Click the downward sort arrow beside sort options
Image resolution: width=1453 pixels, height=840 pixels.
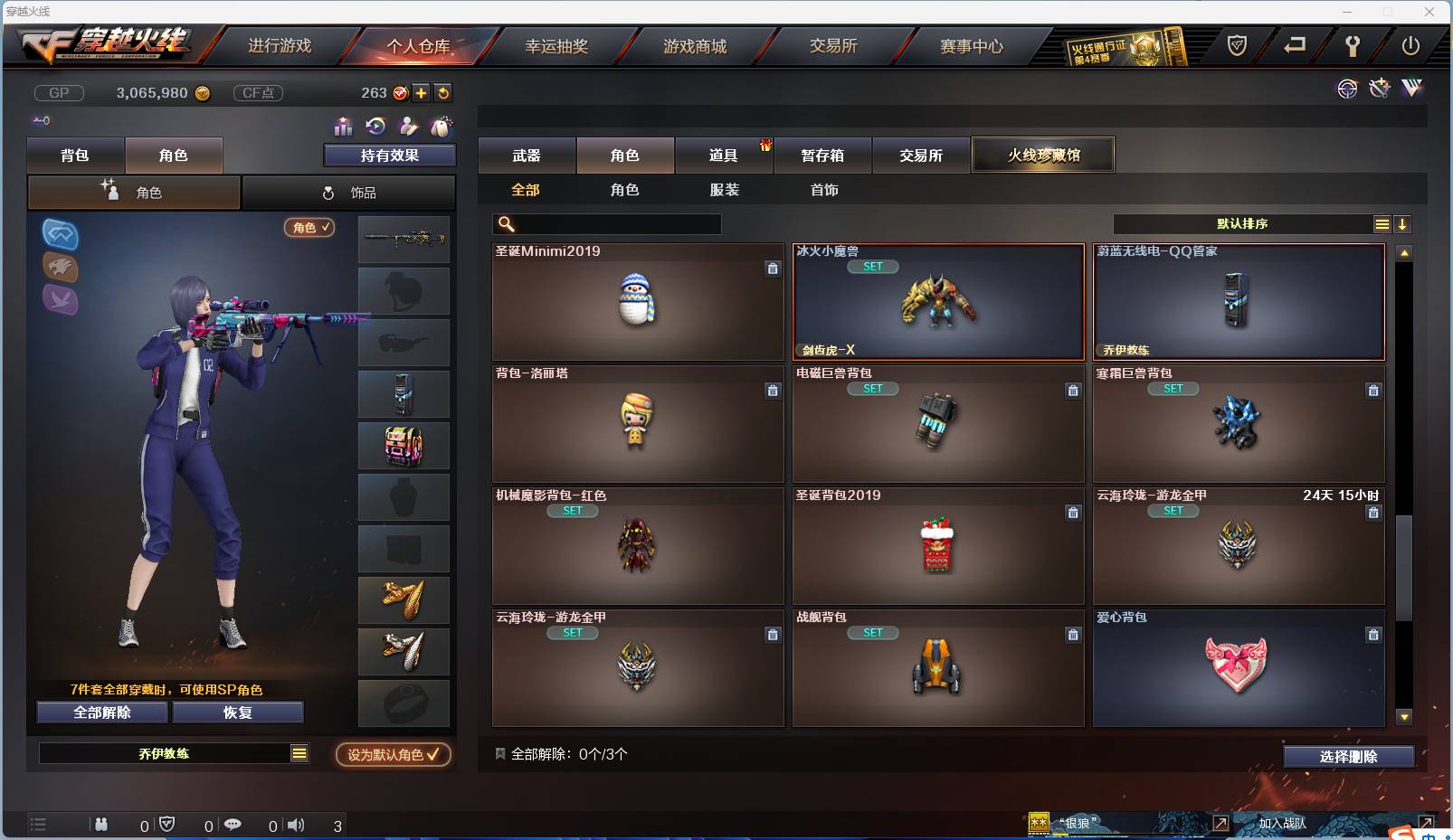(x=1403, y=223)
